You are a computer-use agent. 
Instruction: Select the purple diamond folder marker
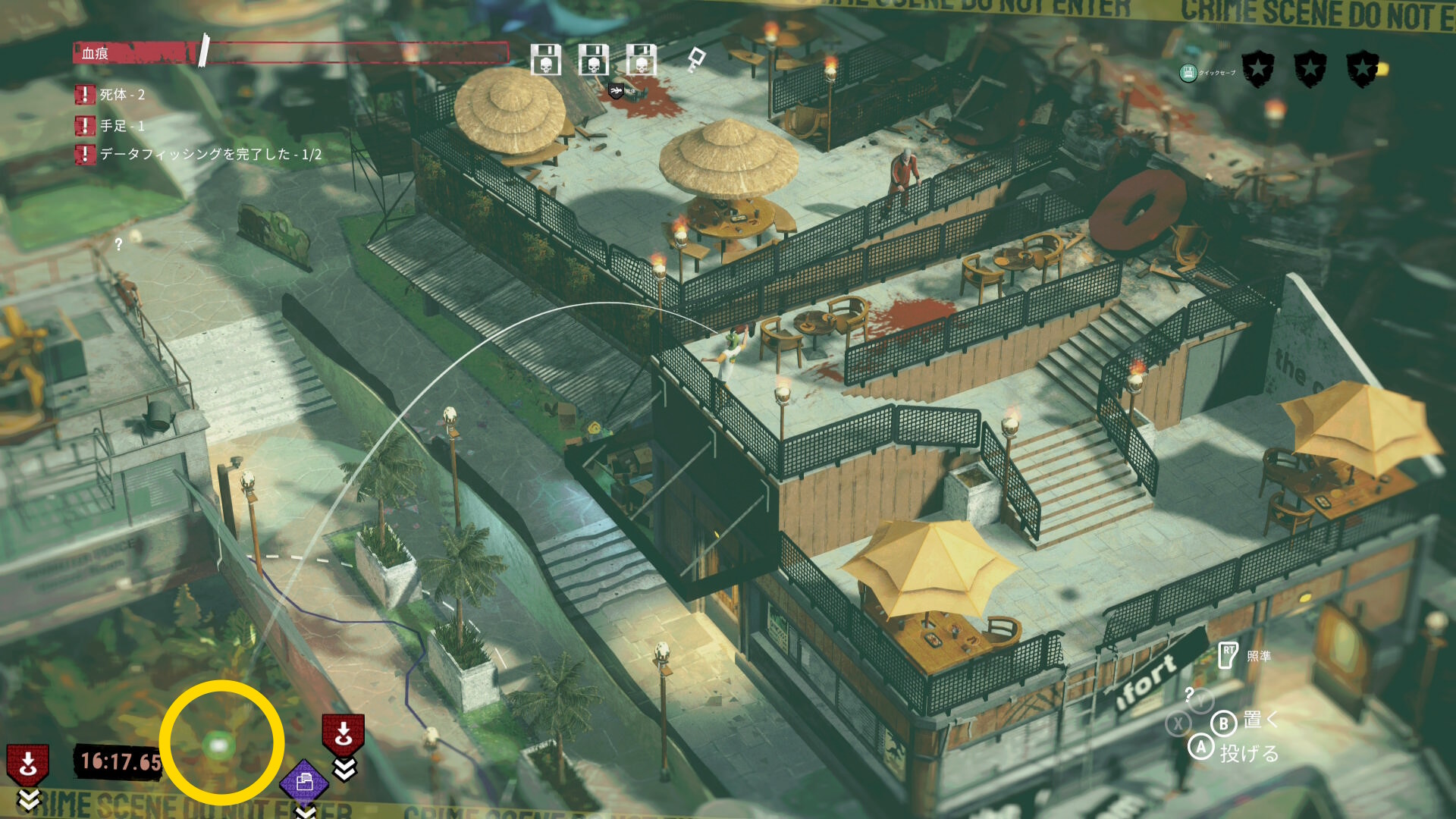click(304, 782)
